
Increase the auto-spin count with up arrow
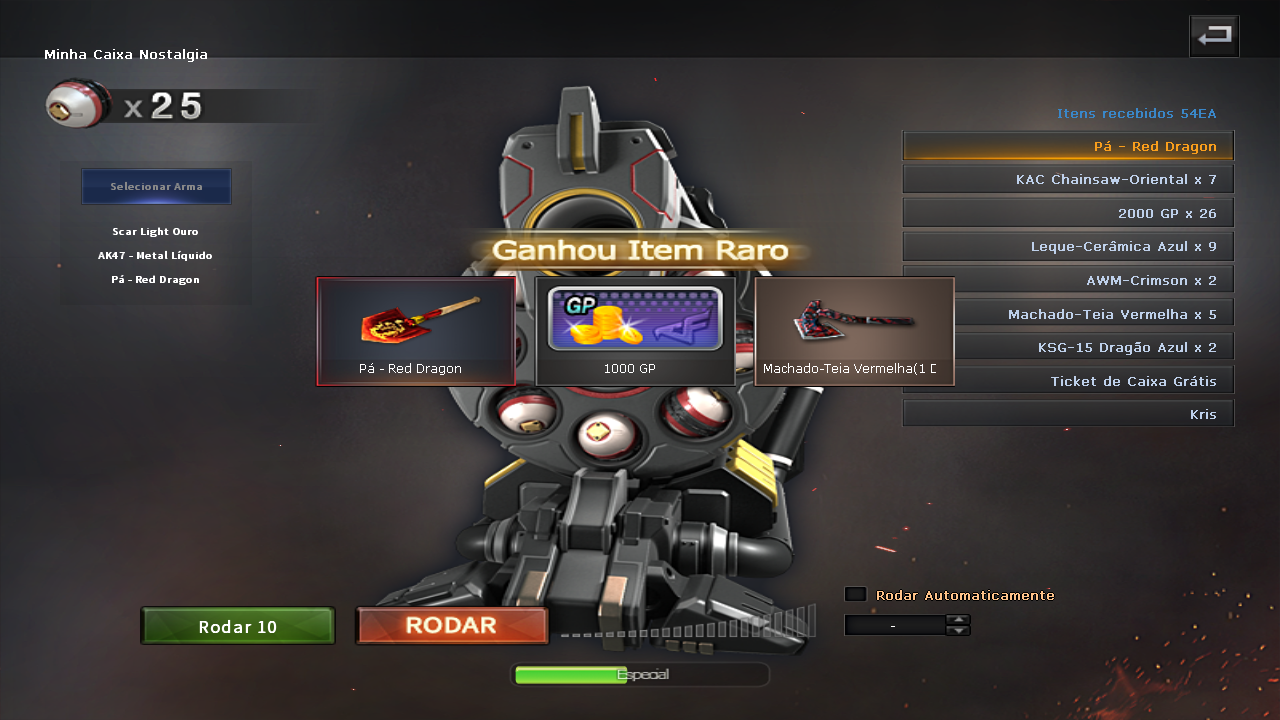[958, 619]
